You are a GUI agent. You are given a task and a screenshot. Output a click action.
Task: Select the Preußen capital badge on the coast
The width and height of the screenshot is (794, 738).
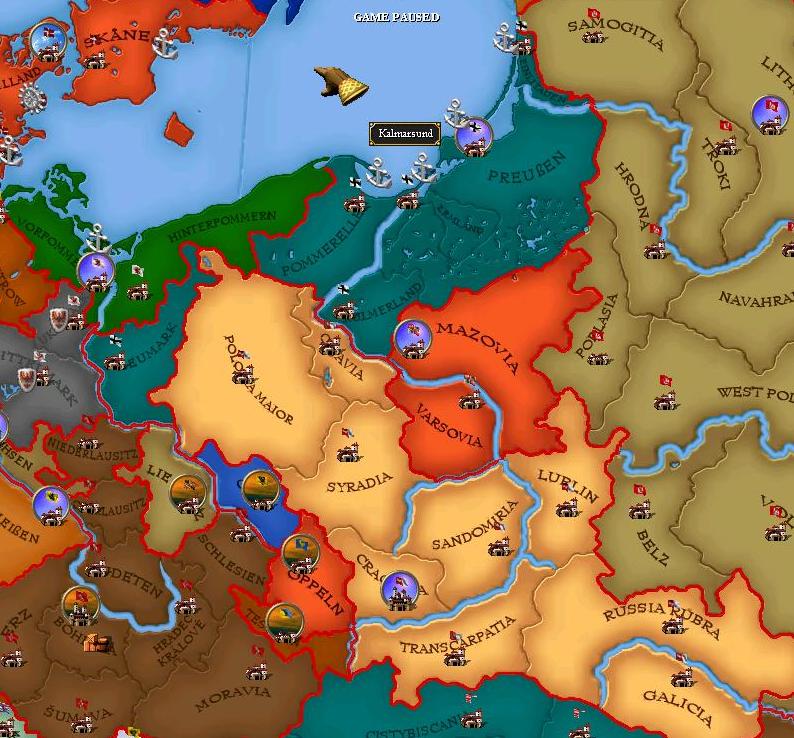pyautogui.click(x=473, y=135)
